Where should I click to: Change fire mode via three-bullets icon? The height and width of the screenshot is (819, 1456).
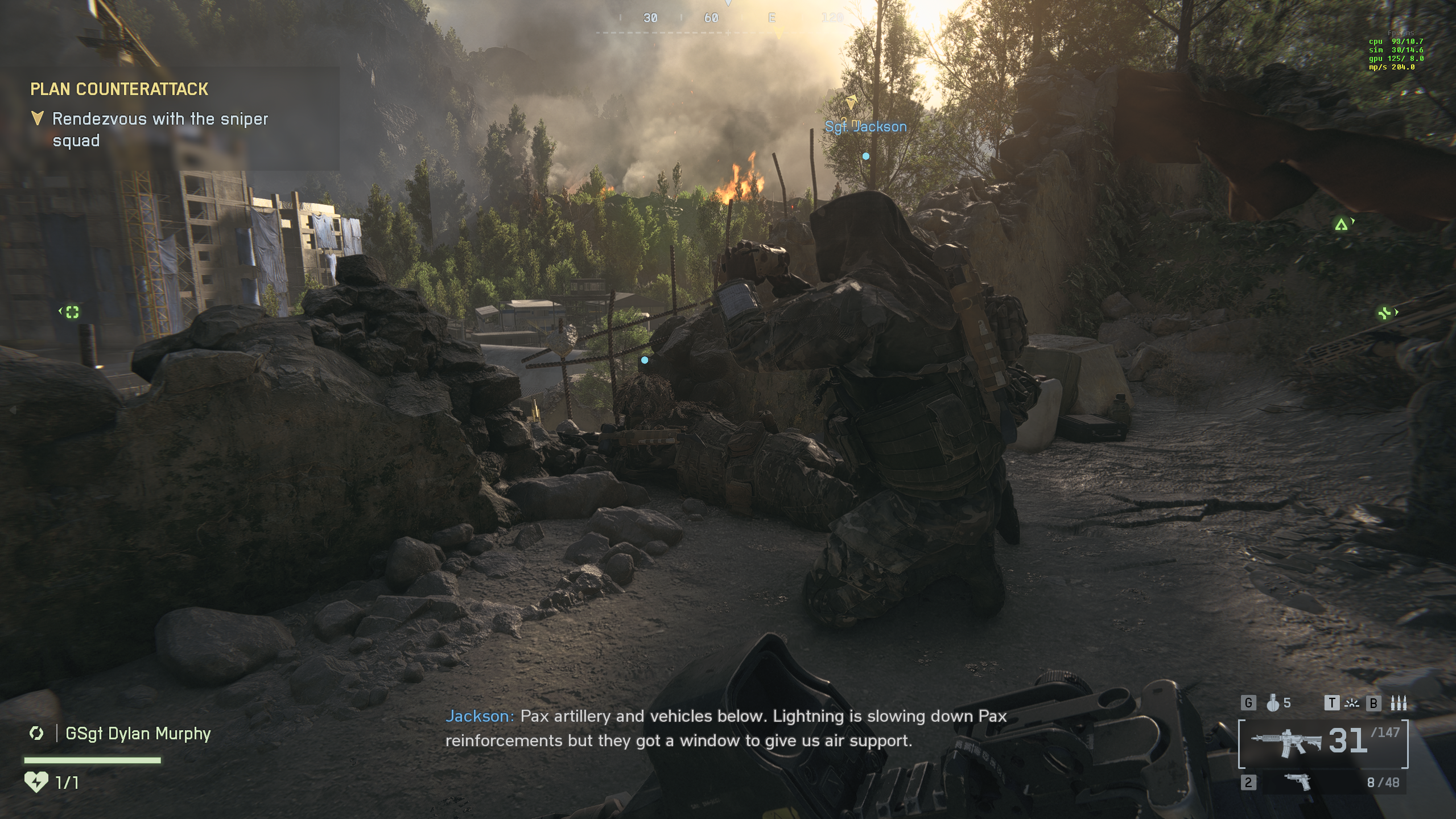[1398, 703]
